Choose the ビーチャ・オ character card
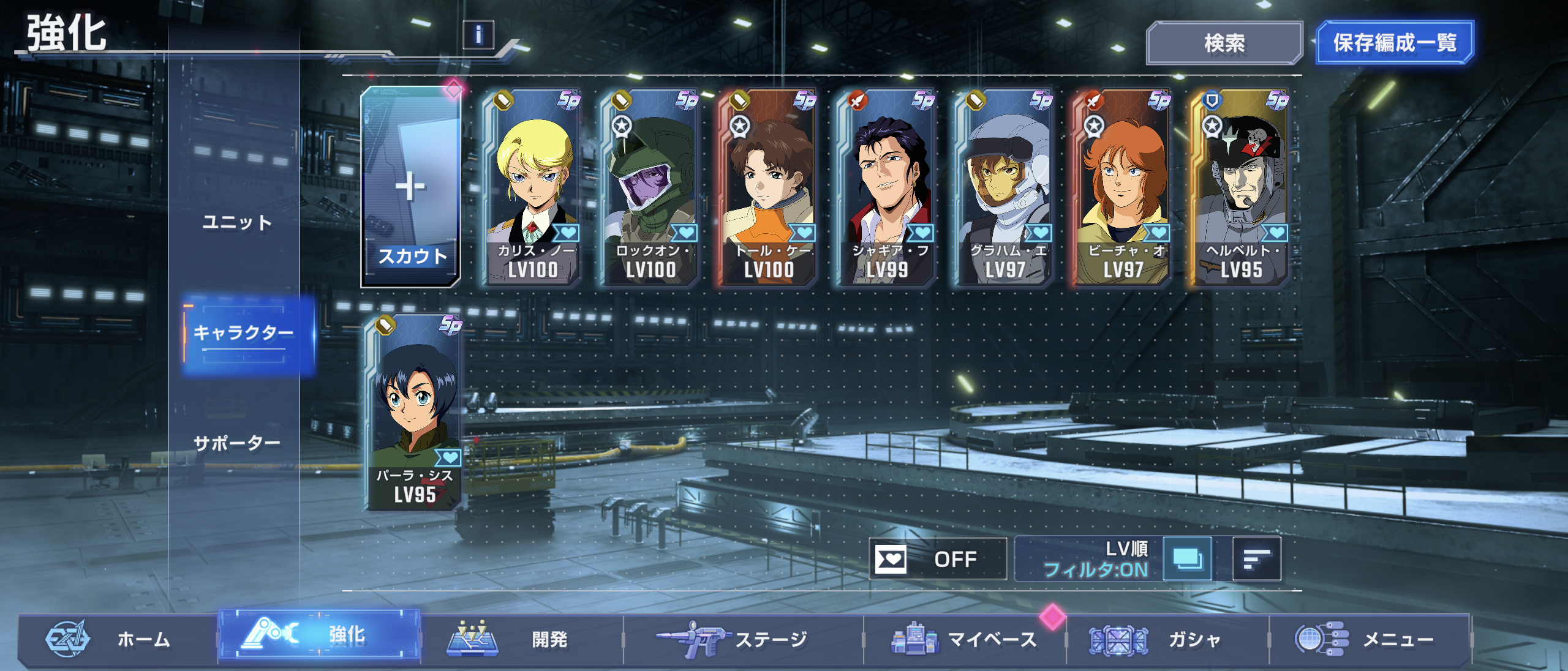 pos(1123,187)
